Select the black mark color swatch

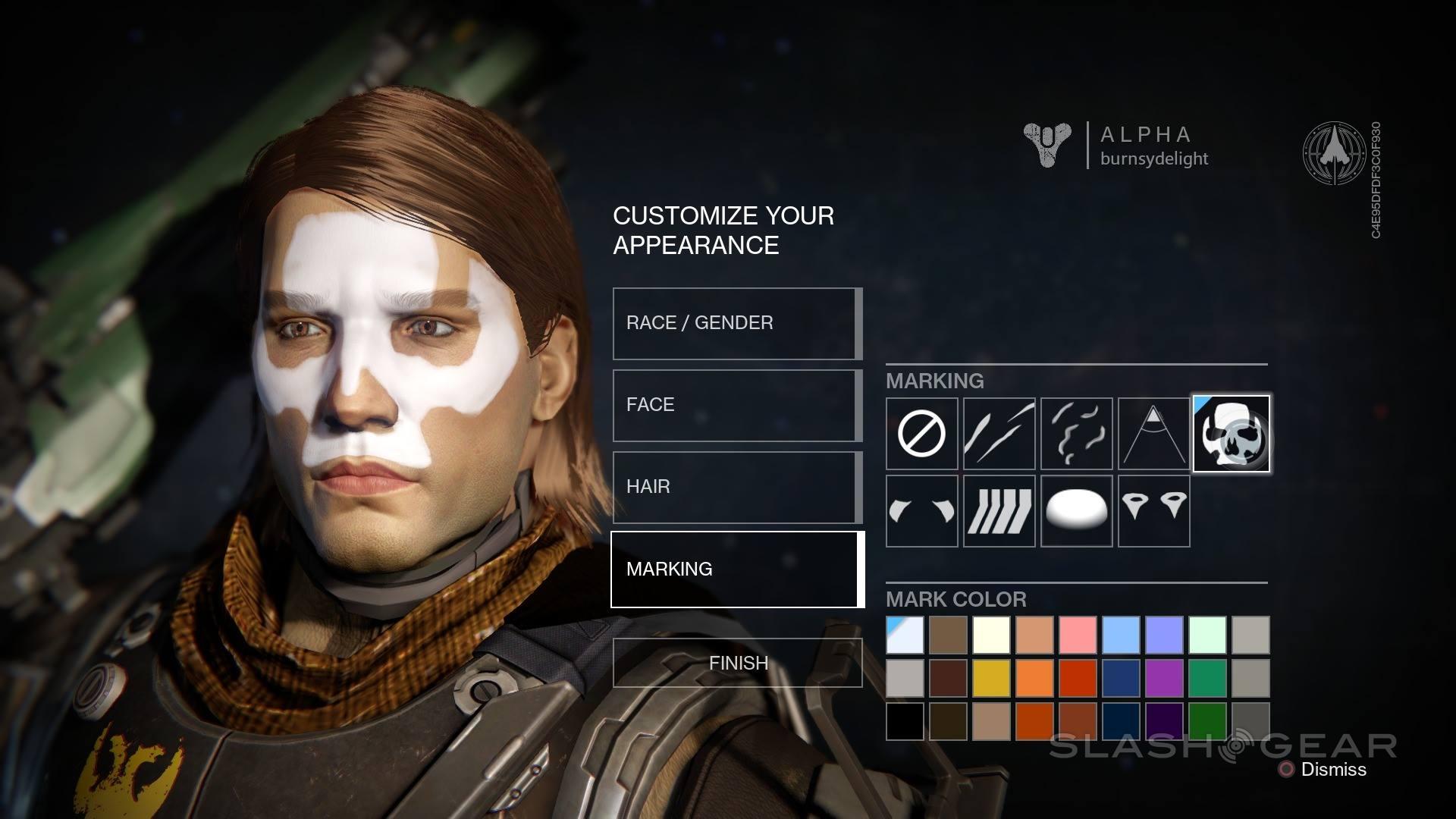click(905, 721)
